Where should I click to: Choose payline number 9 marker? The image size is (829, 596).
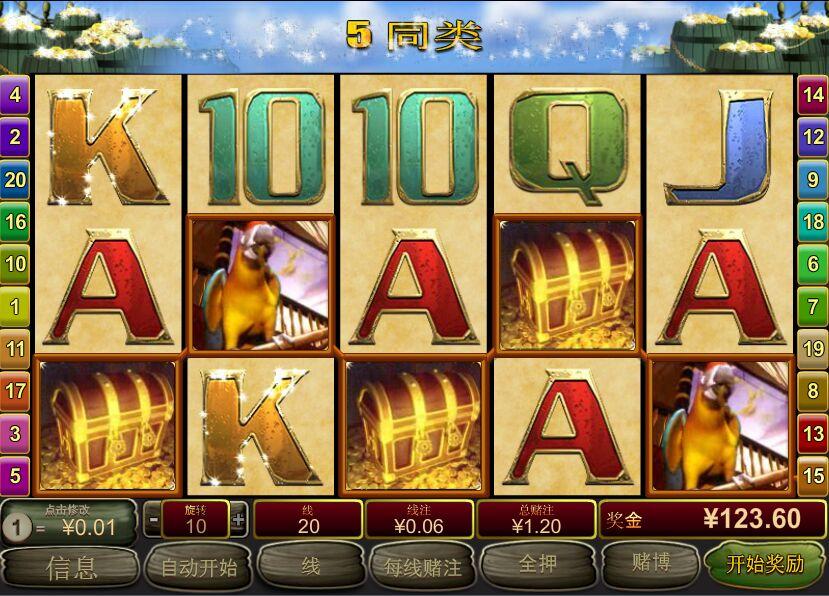(x=813, y=180)
